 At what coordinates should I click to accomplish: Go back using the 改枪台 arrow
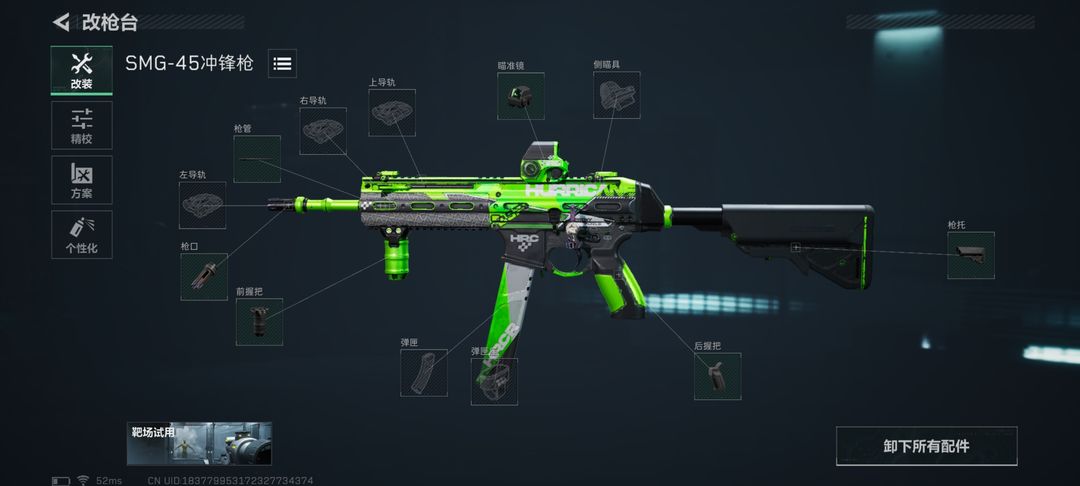(62, 22)
